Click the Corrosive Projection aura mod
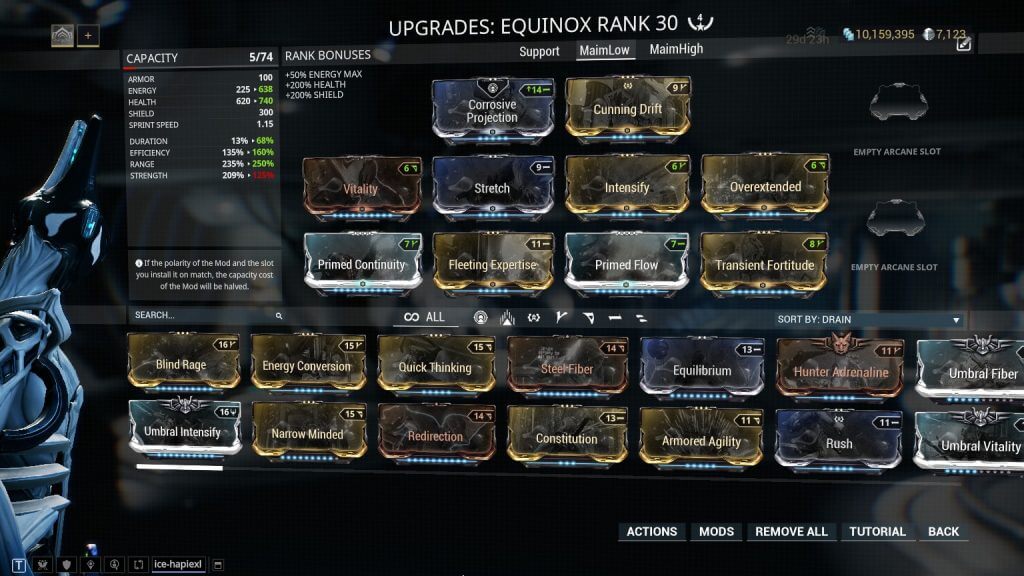This screenshot has height=576, width=1024. [x=492, y=111]
